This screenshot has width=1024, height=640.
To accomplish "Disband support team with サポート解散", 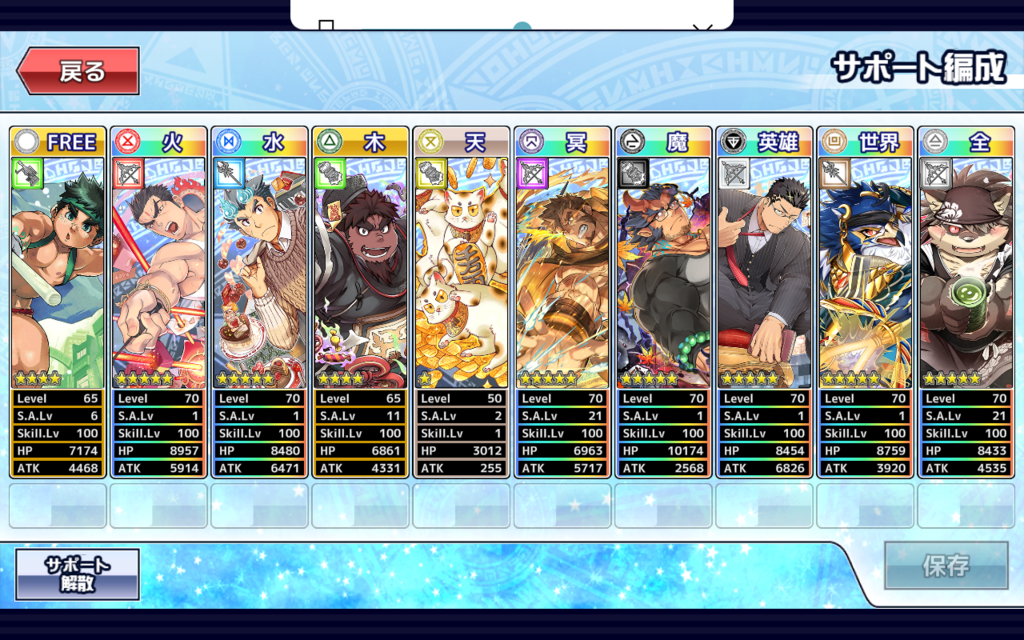I will click(x=77, y=574).
